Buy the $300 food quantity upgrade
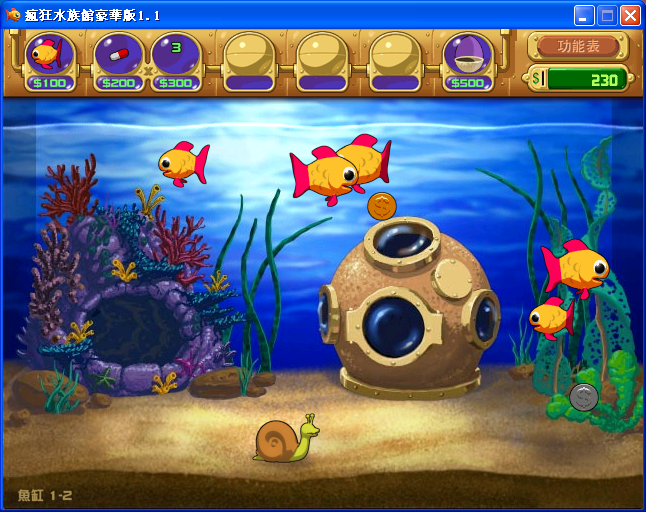Viewport: 648px width, 512px height. pos(176,58)
